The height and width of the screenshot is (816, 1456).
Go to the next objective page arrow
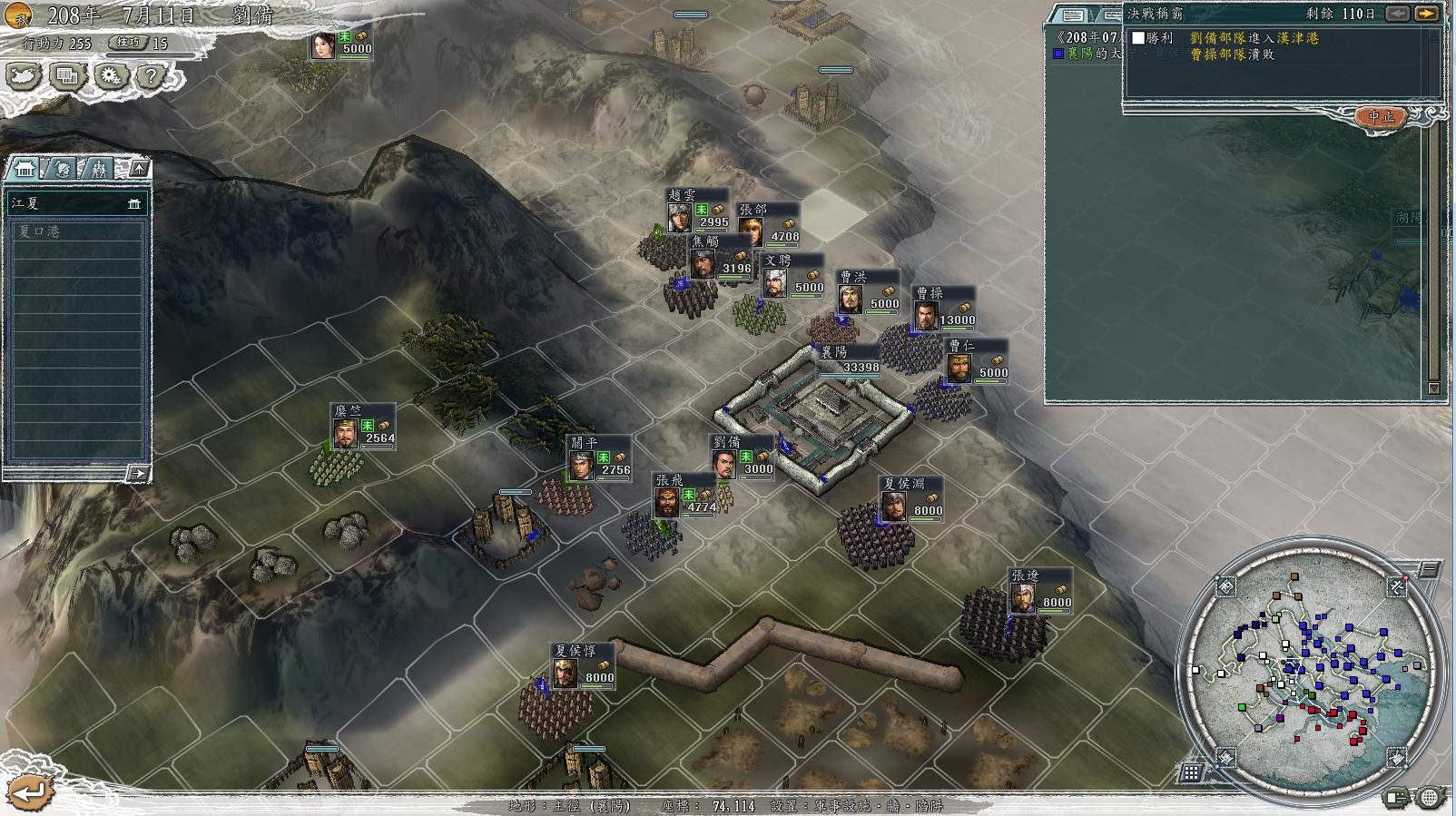point(1428,14)
